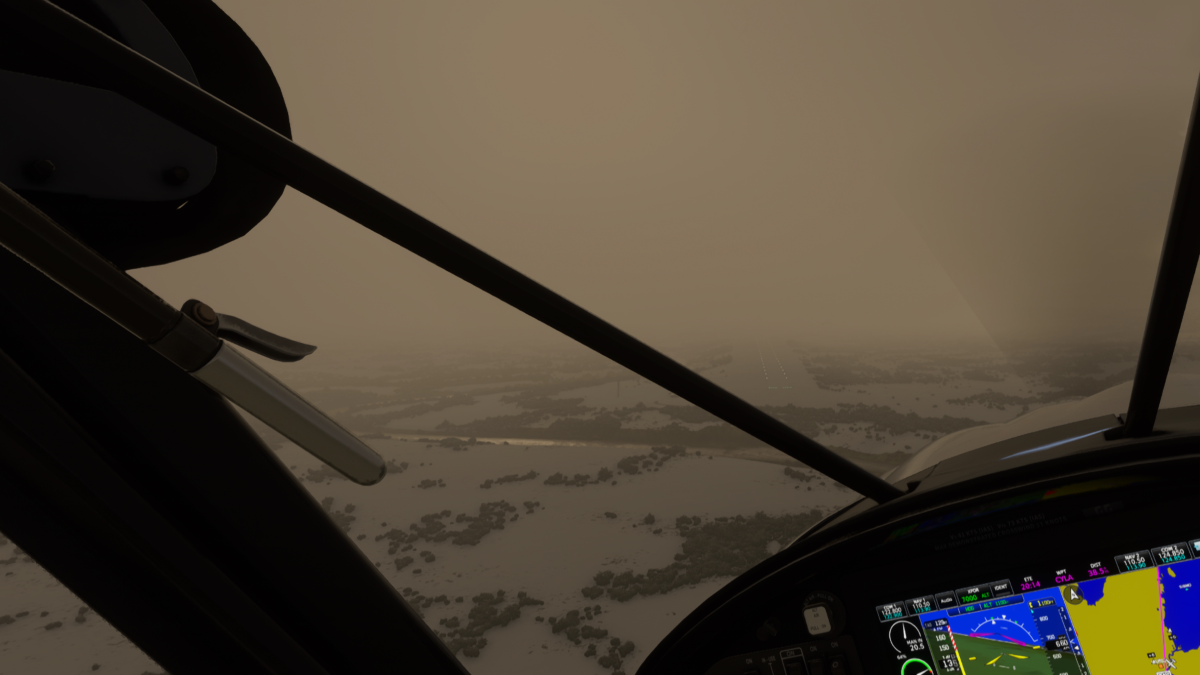Image resolution: width=1200 pixels, height=675 pixels.
Task: Tap the COM 1 frequency box
Action: coord(890,609)
